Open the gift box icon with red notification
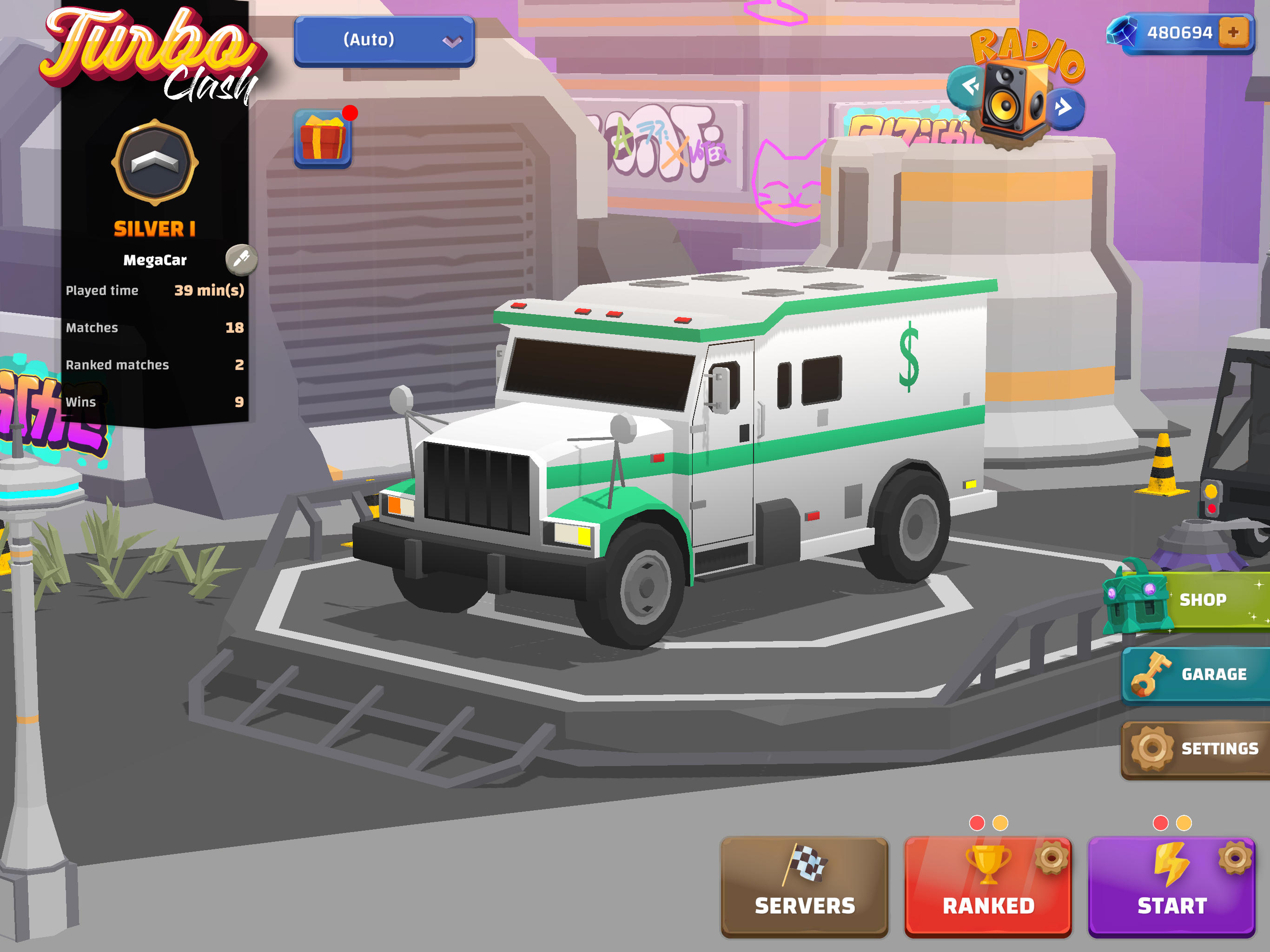1270x952 pixels. tap(323, 139)
